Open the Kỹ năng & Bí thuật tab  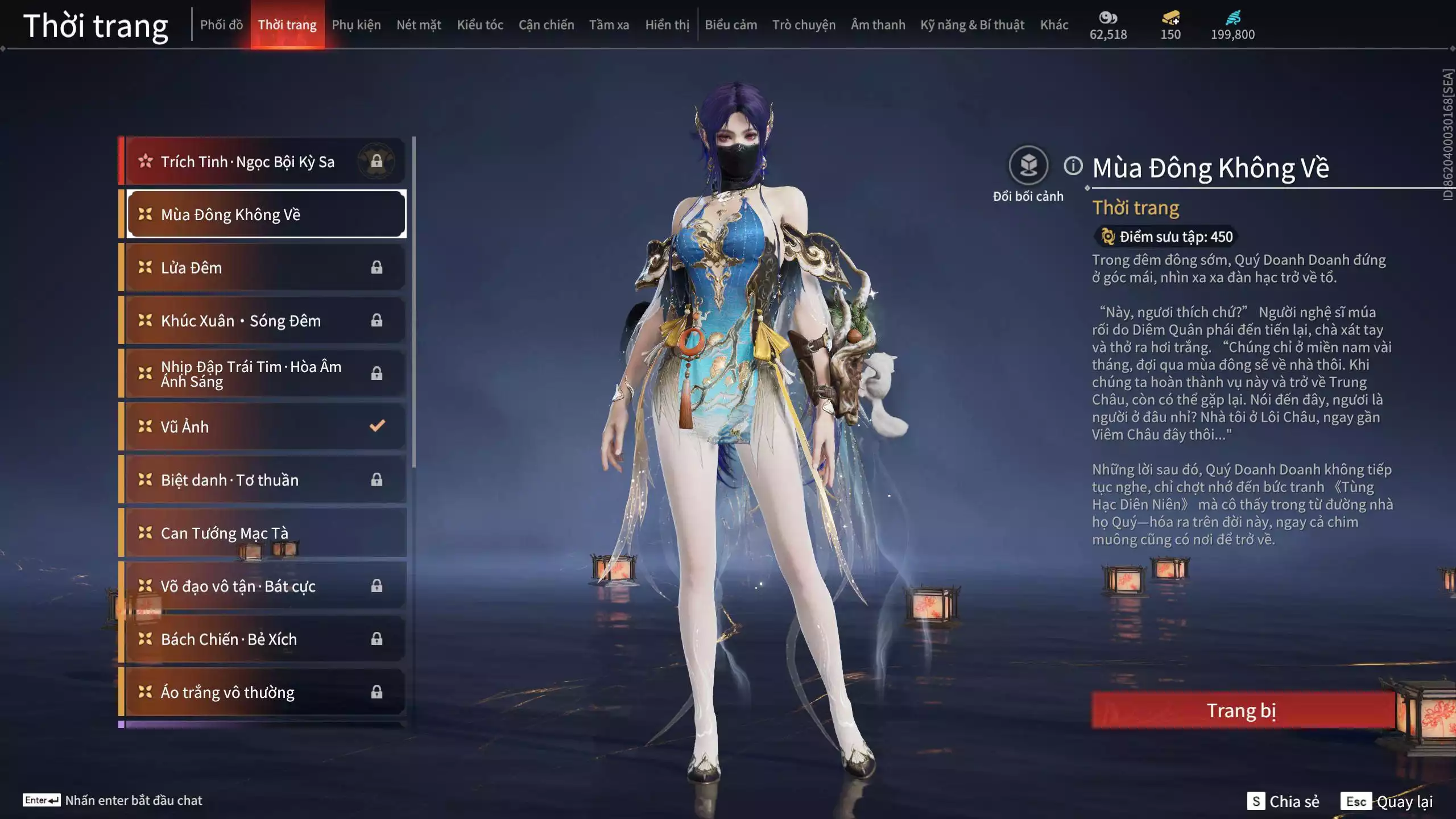(972, 25)
